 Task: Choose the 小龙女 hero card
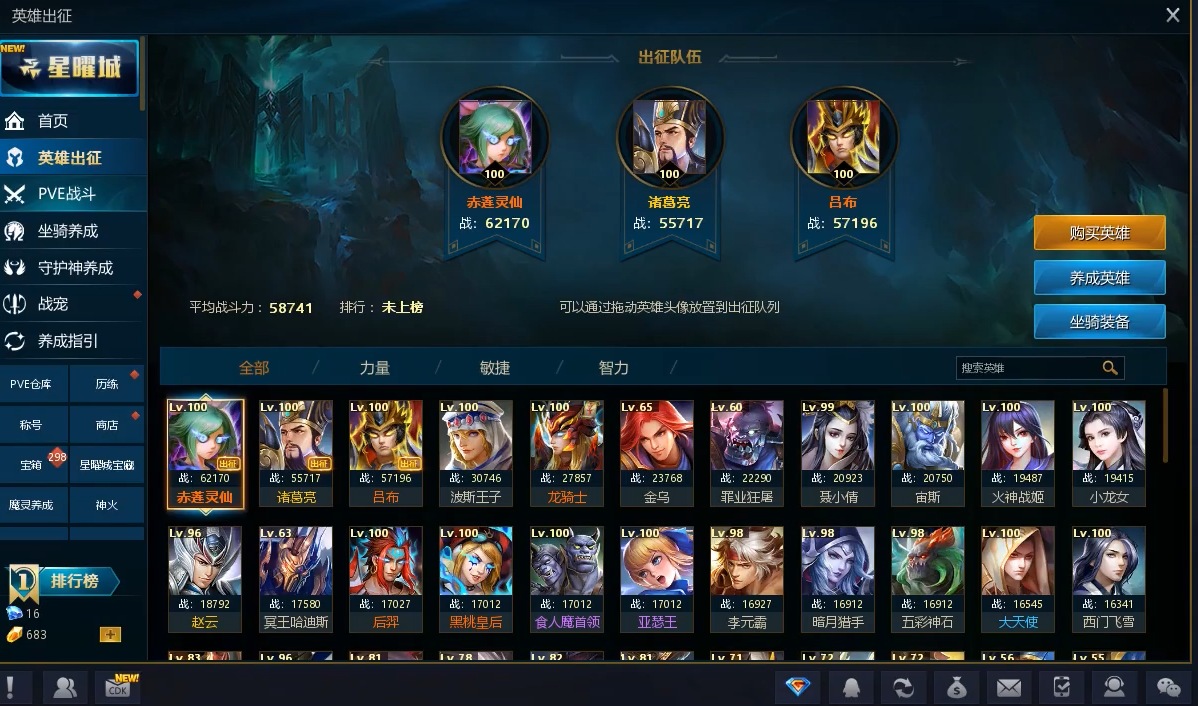(x=1109, y=452)
